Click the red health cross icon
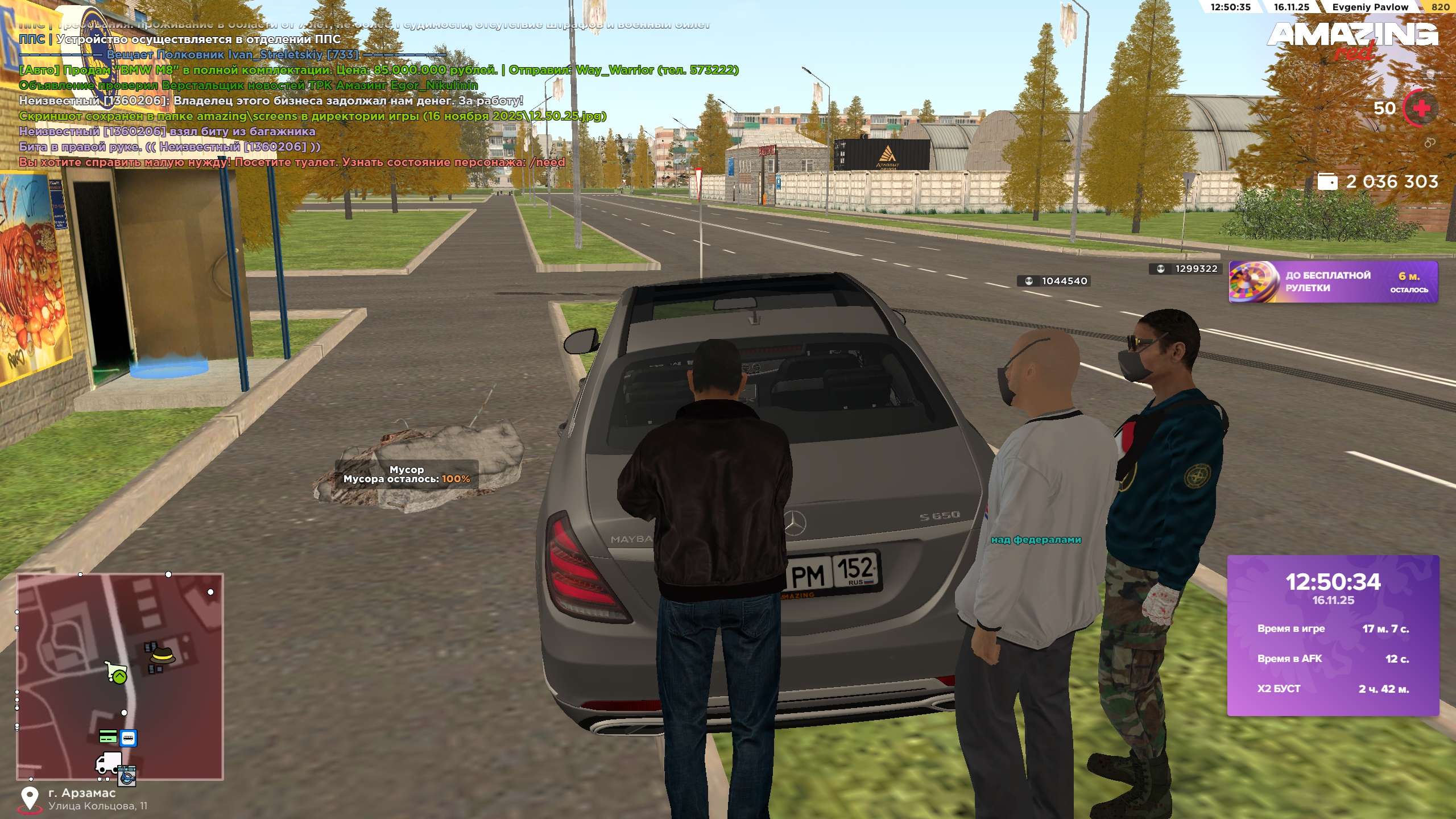Image resolution: width=1456 pixels, height=819 pixels. tap(1421, 108)
